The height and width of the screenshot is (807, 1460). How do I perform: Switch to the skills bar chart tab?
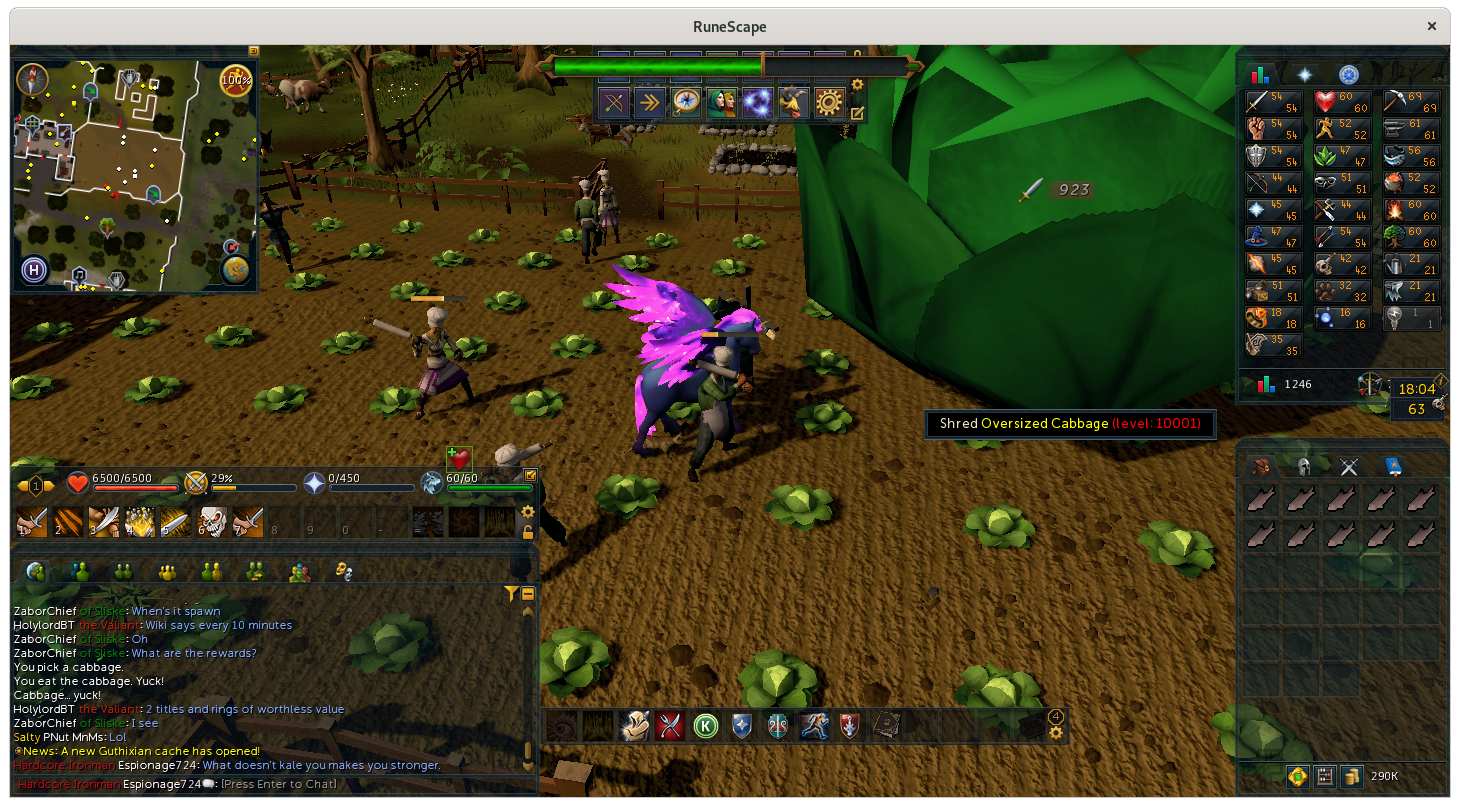[1260, 75]
